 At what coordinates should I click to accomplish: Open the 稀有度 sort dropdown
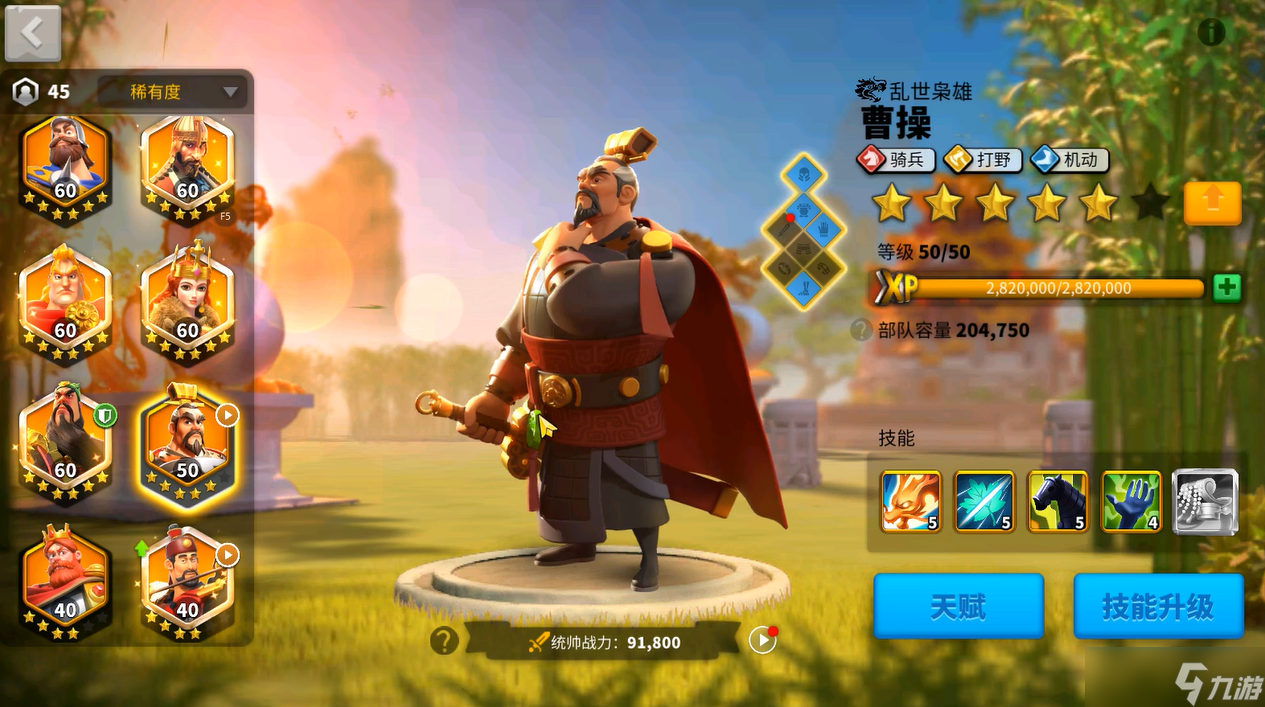tap(173, 92)
